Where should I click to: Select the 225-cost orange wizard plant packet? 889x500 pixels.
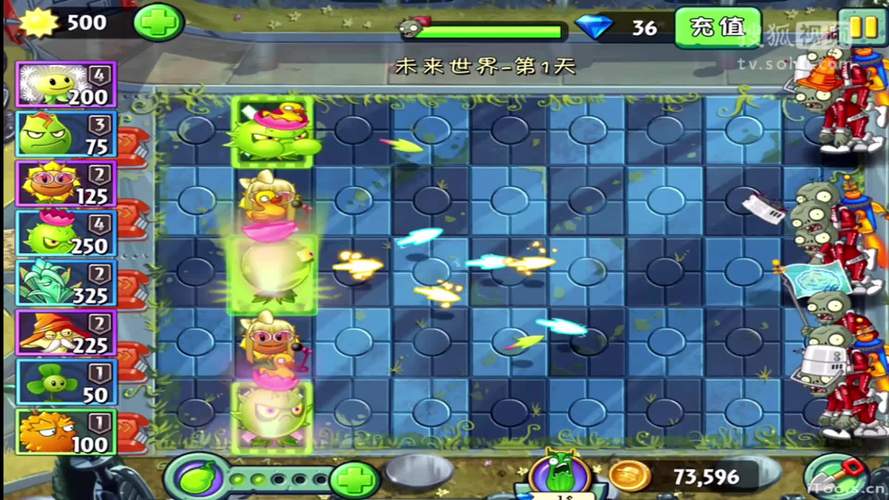(67, 333)
